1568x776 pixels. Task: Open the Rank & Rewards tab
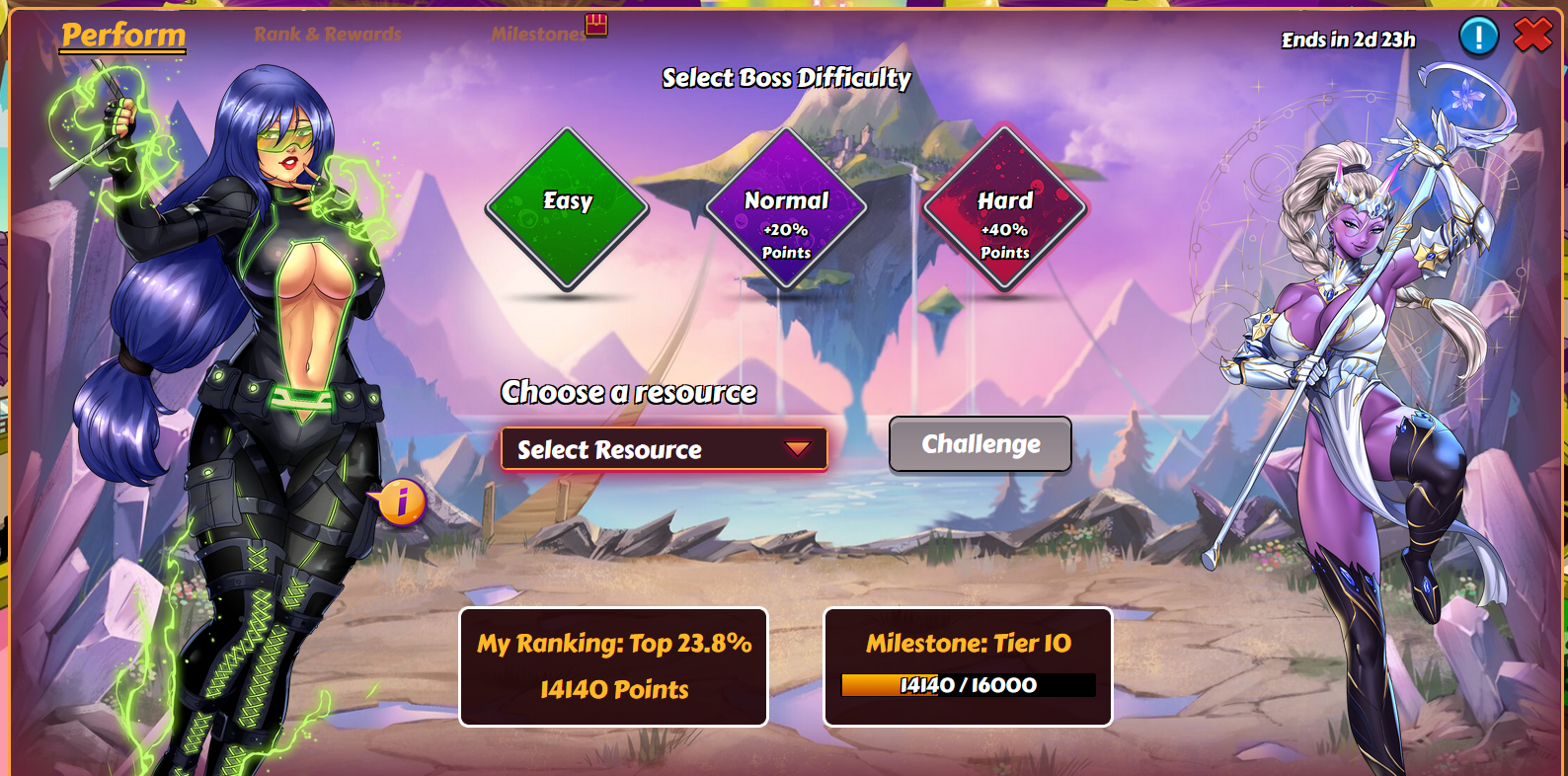click(x=327, y=35)
